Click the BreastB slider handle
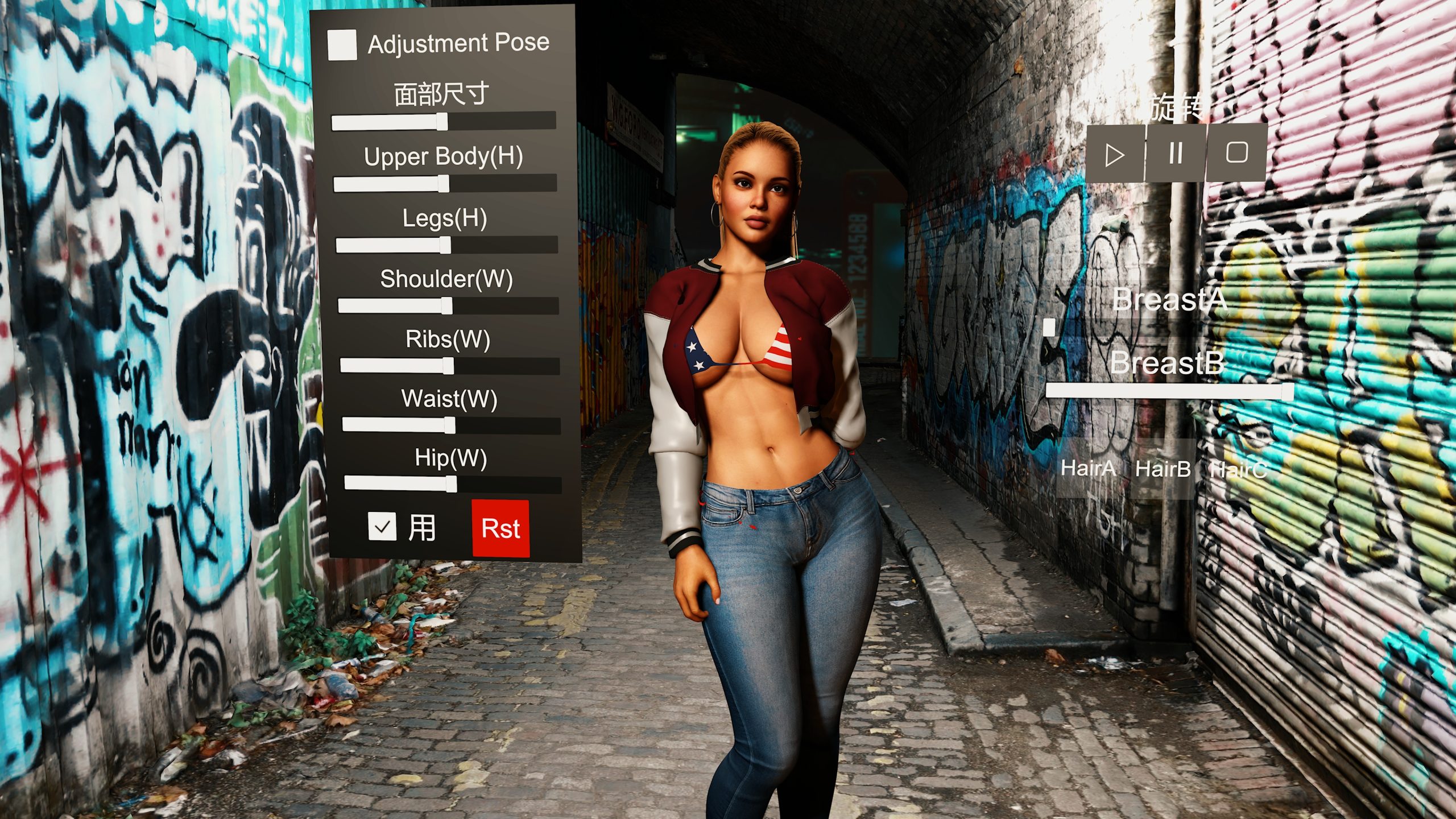The height and width of the screenshot is (819, 1456). pos(1287,391)
